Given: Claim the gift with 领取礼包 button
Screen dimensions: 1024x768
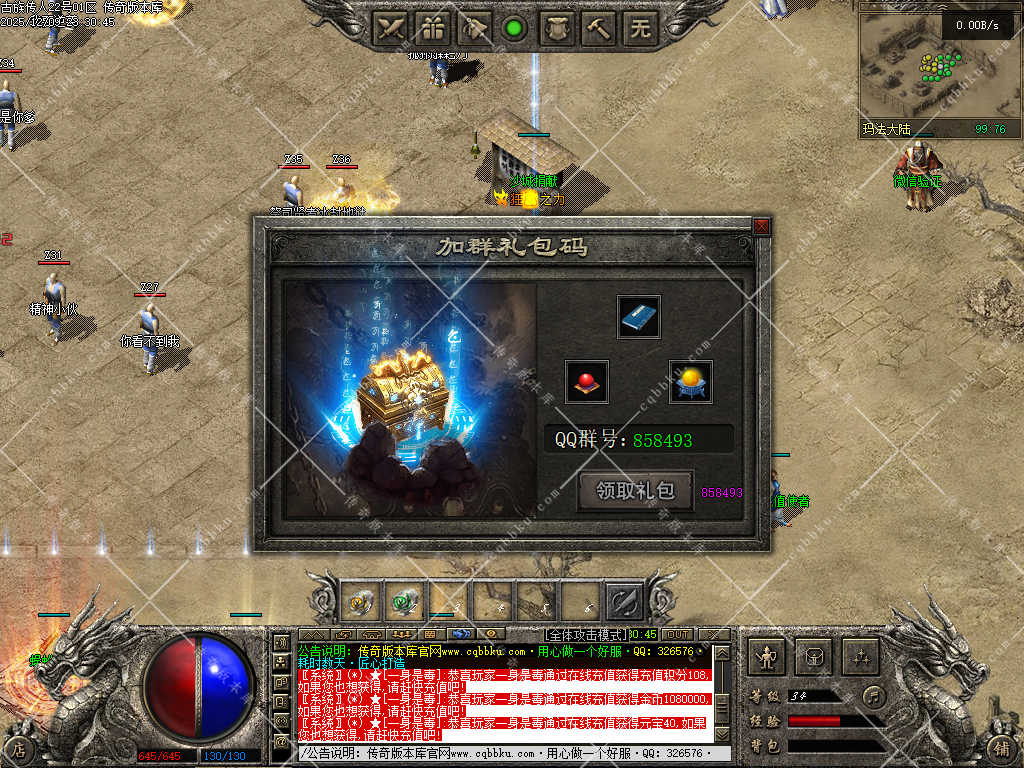Looking at the screenshot, I should [x=635, y=491].
